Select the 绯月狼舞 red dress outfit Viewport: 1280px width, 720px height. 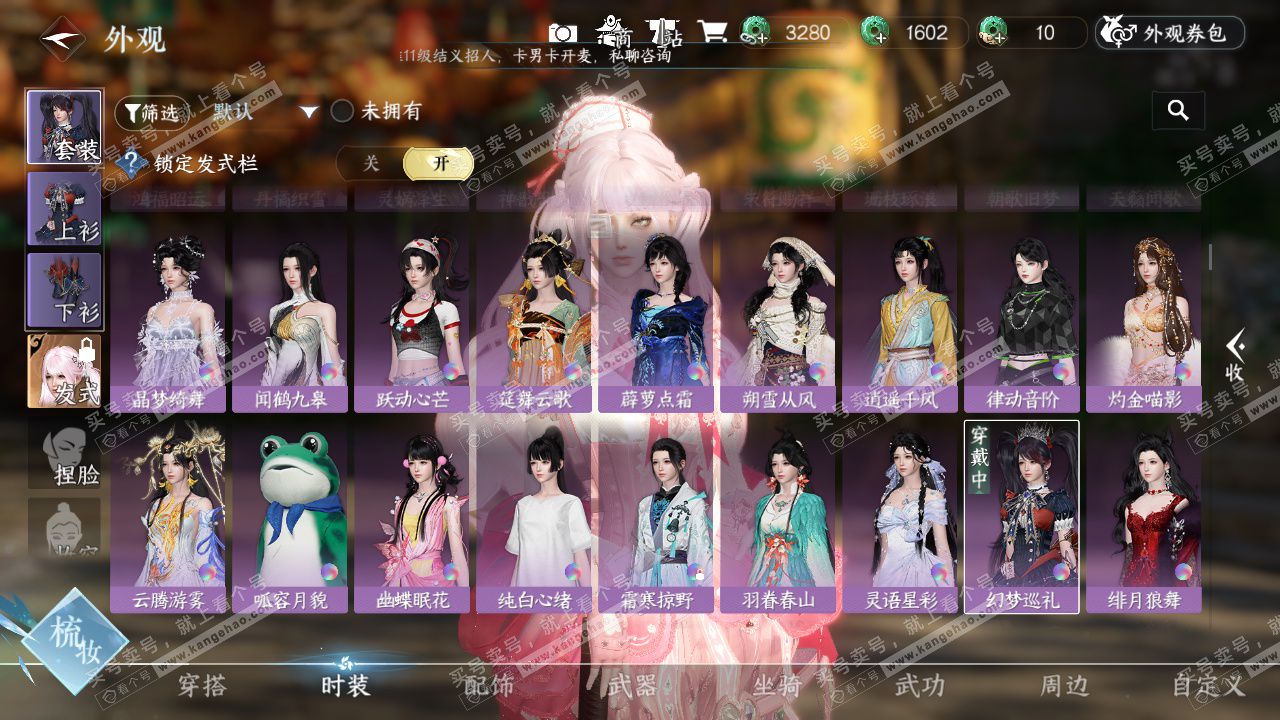(x=1143, y=515)
